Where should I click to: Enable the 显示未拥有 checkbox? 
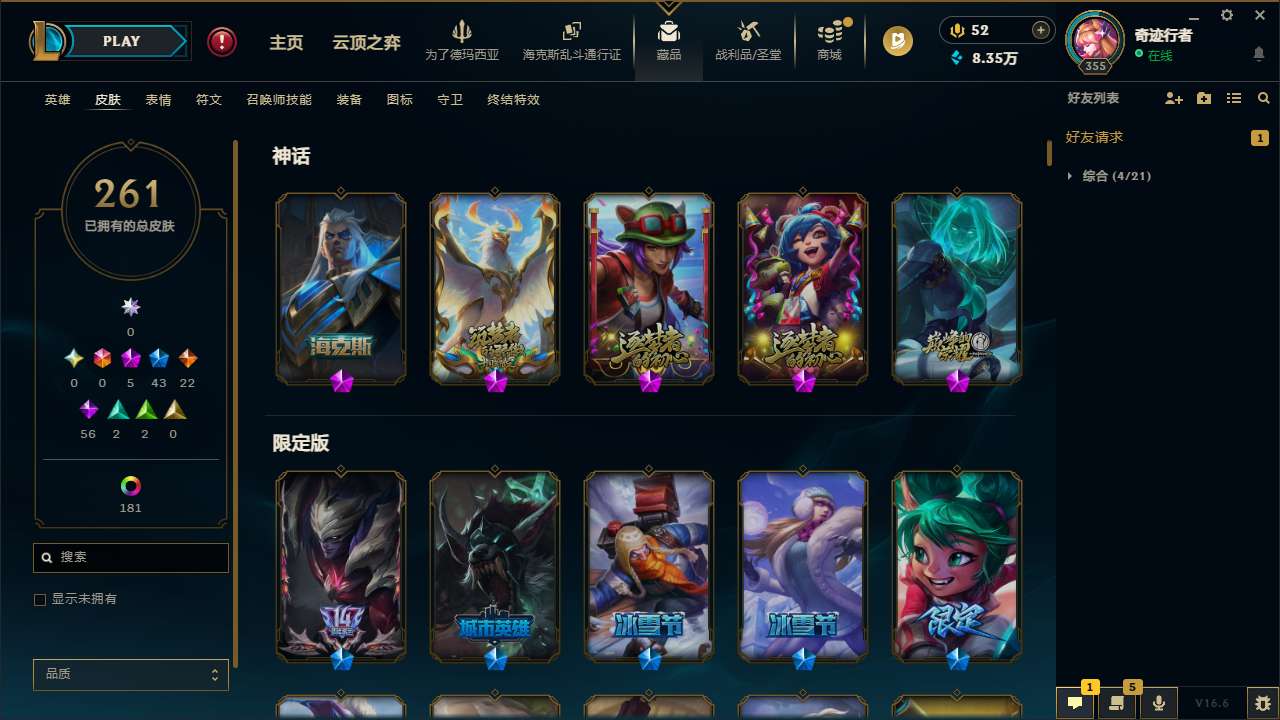(40, 599)
